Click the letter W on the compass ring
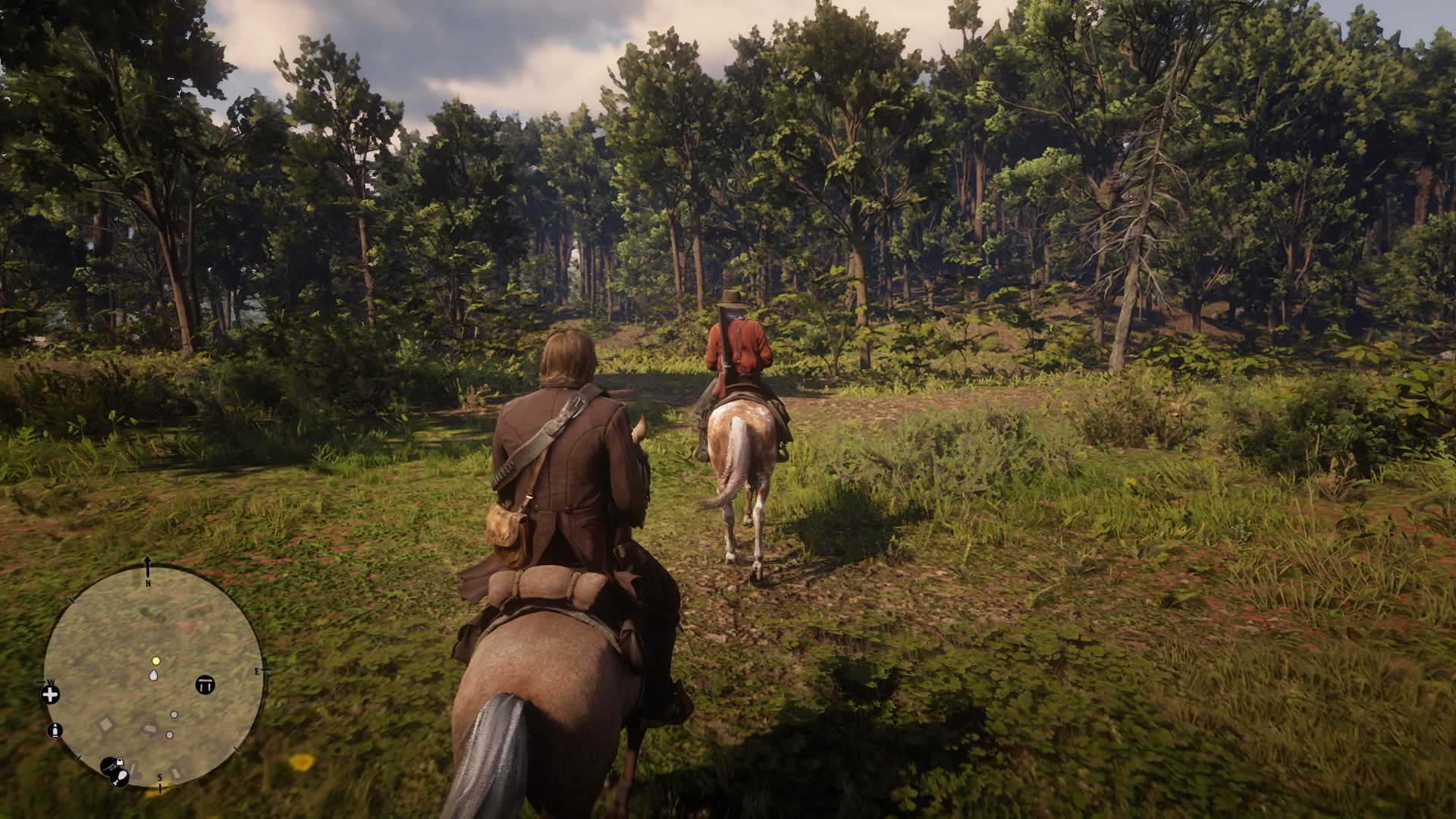 [52, 682]
